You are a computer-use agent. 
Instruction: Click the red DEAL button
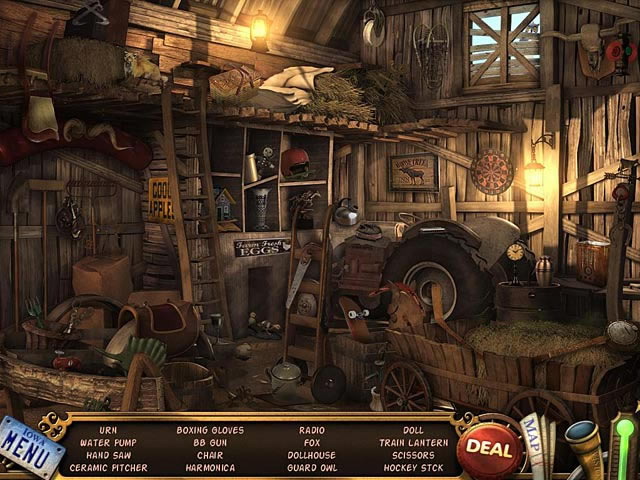click(490, 446)
